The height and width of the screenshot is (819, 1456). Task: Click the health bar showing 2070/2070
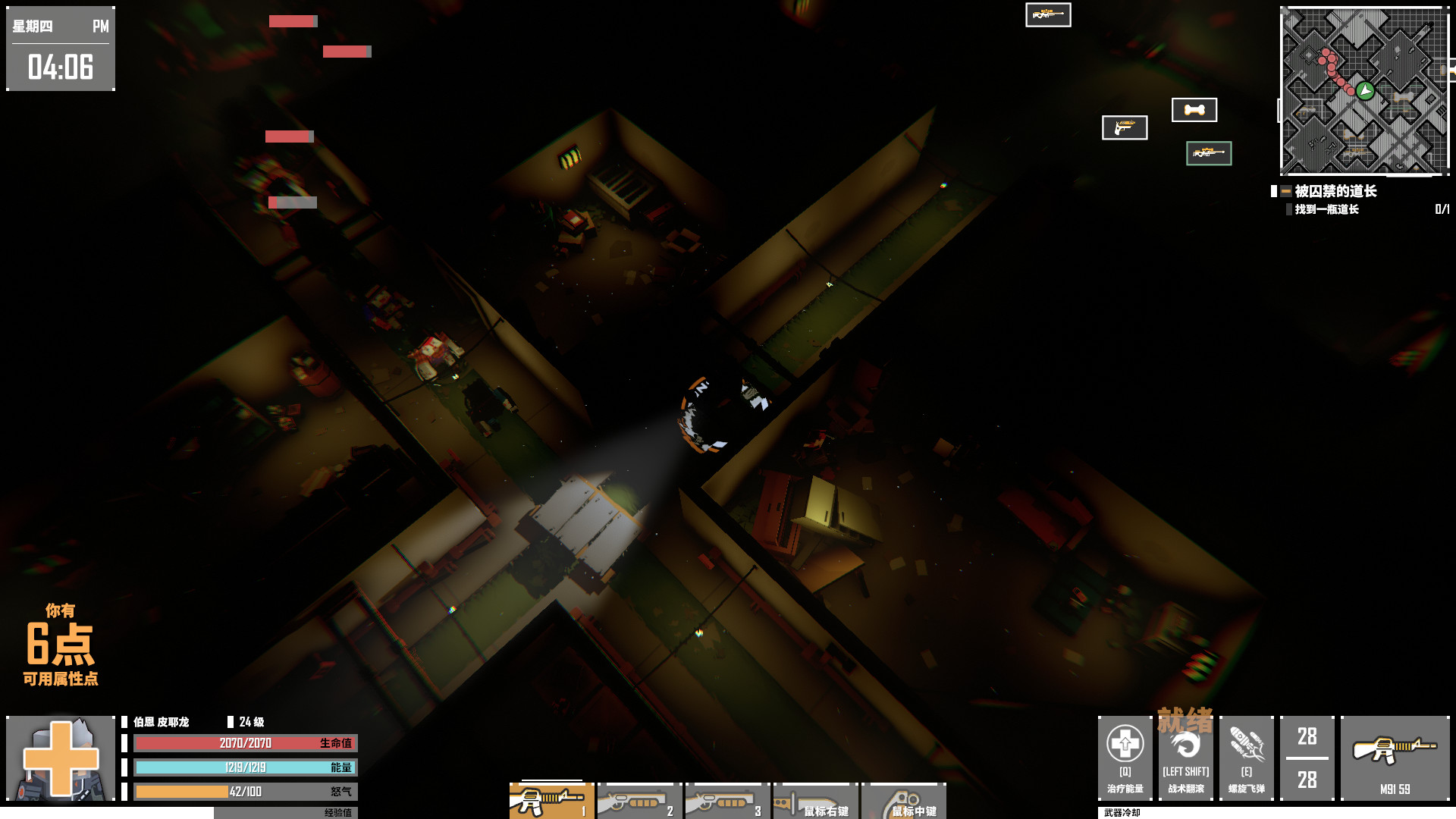tap(246, 744)
